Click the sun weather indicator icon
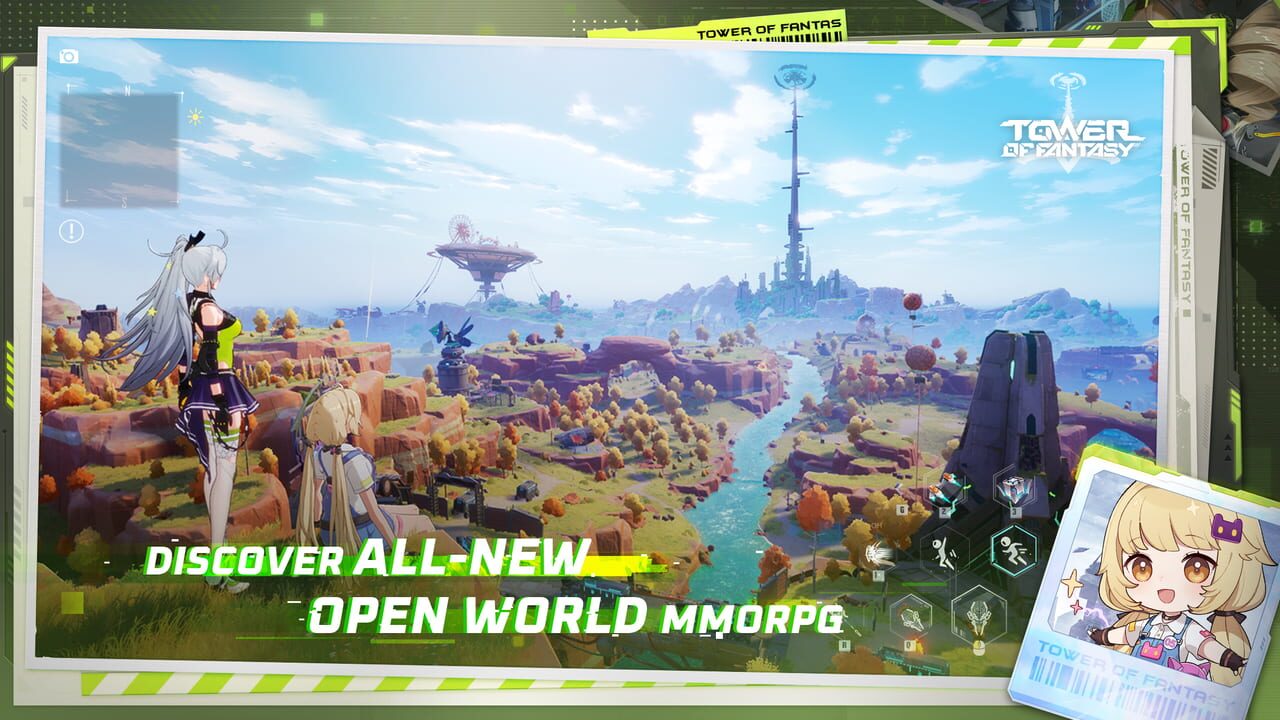Viewport: 1280px width, 720px height. coord(194,115)
